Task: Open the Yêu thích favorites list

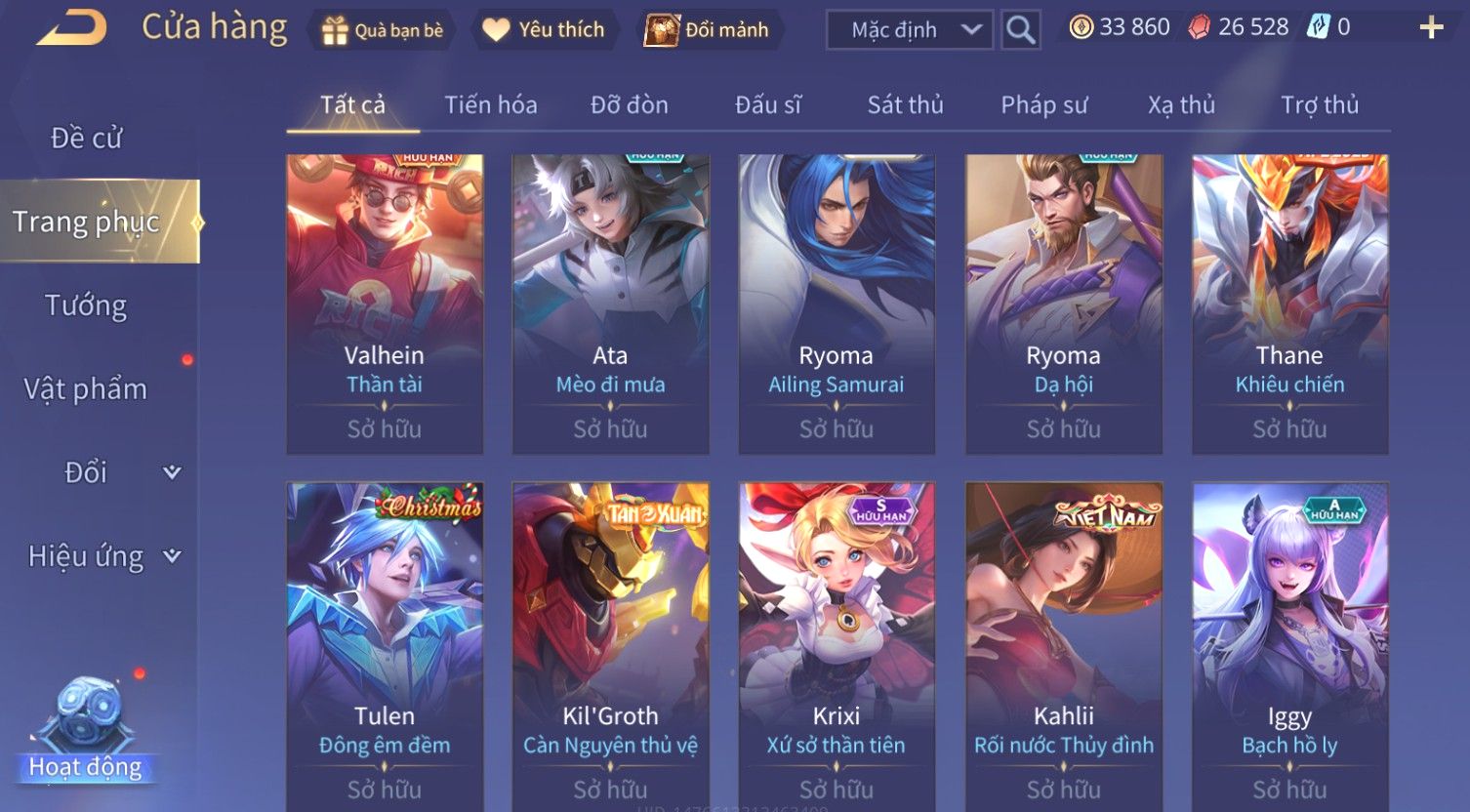Action: click(x=544, y=30)
